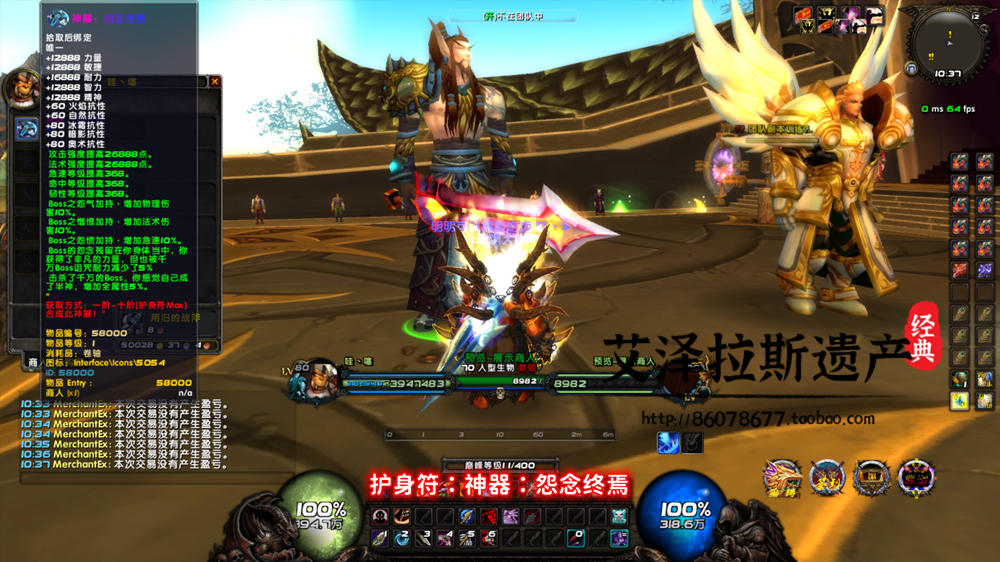Activate the blue slash ability above action bar
Viewport: 1000px width, 562px height.
669,442
